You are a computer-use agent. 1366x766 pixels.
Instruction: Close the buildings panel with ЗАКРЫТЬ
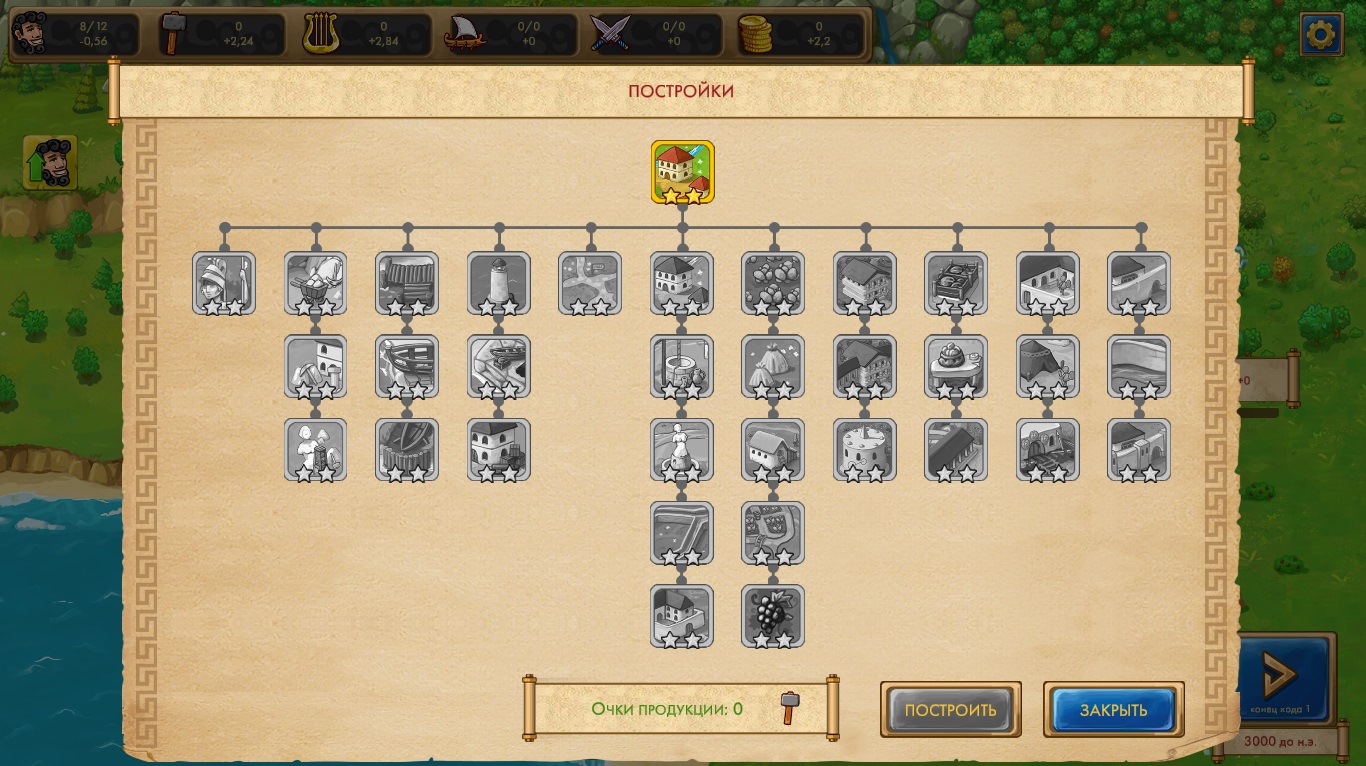click(x=1113, y=710)
